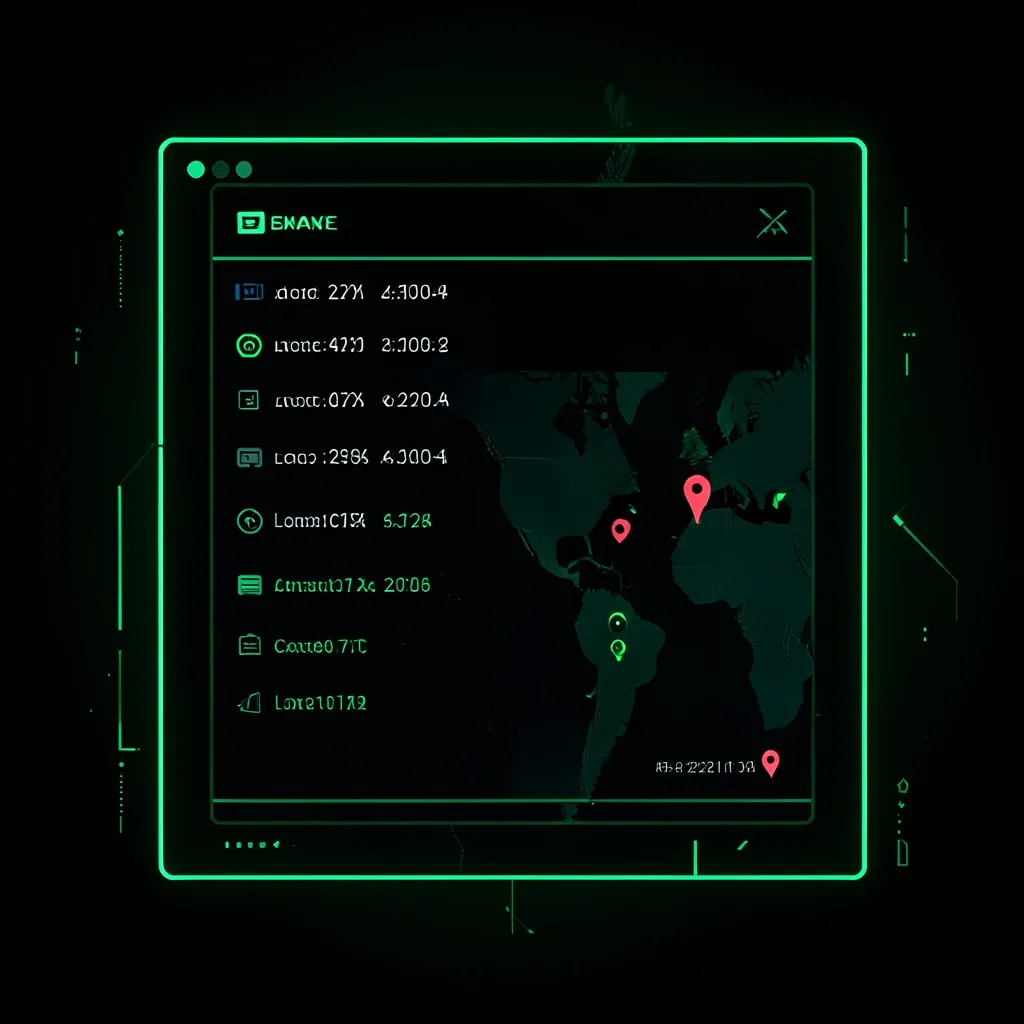This screenshot has width=1024, height=1024.
Task: Select the monitor-icon row ending 6300-4
Action: [342, 458]
